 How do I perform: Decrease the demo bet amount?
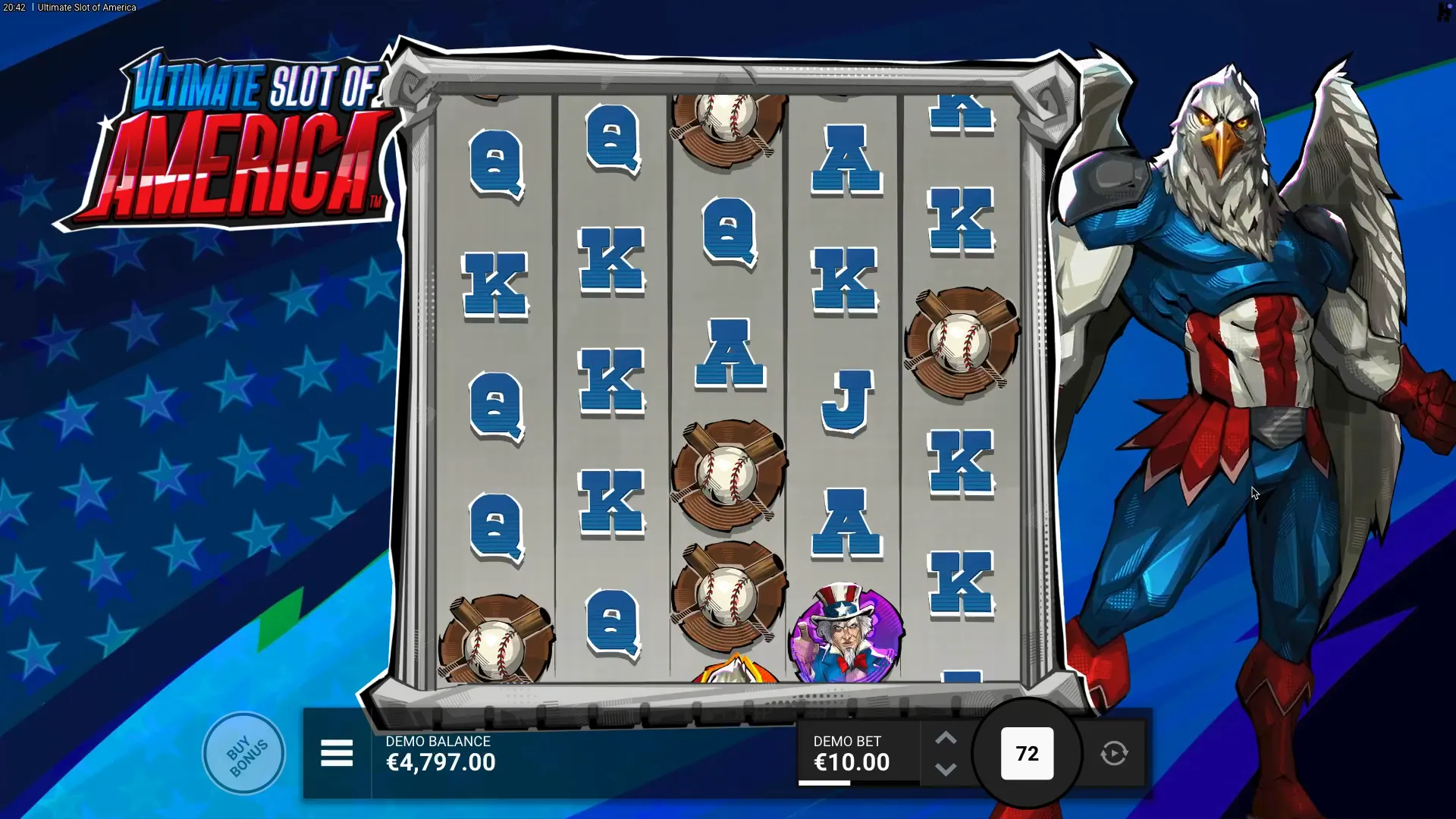945,770
